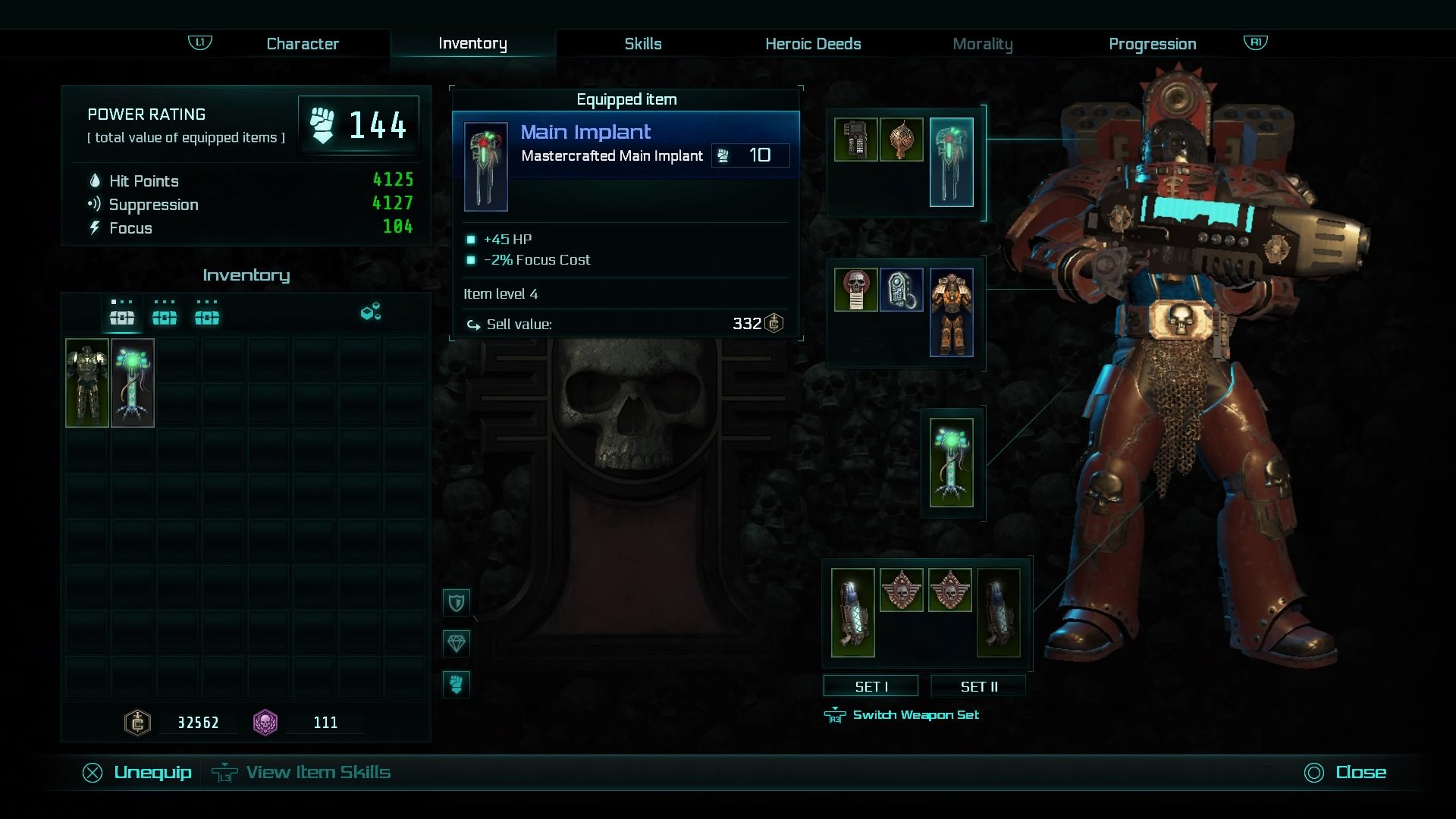
Task: Click the auspex gadget slot icon
Action: pos(858,140)
